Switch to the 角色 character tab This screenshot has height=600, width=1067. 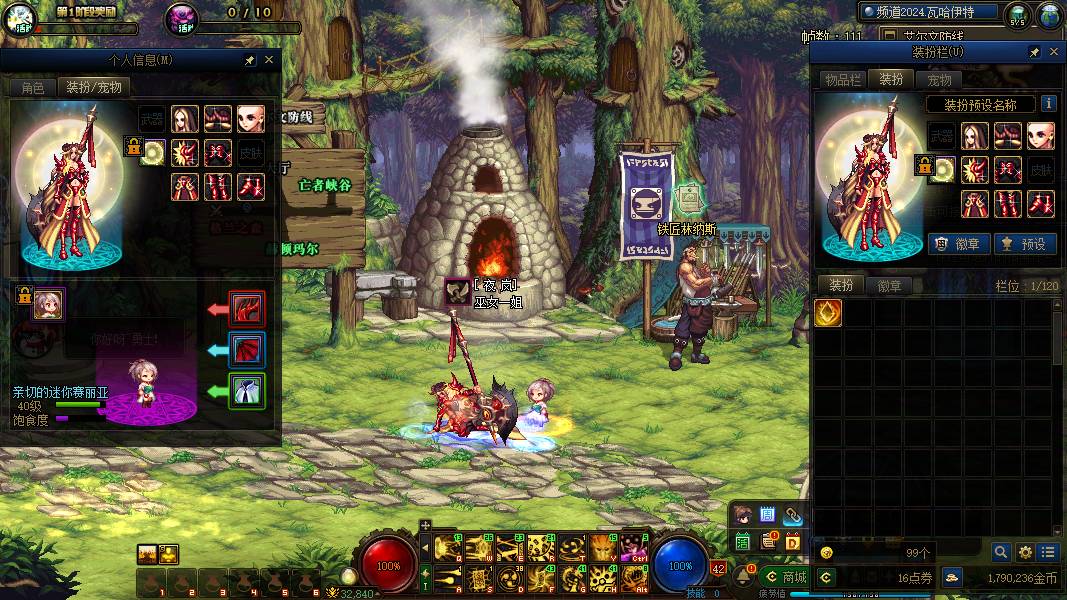pos(33,87)
